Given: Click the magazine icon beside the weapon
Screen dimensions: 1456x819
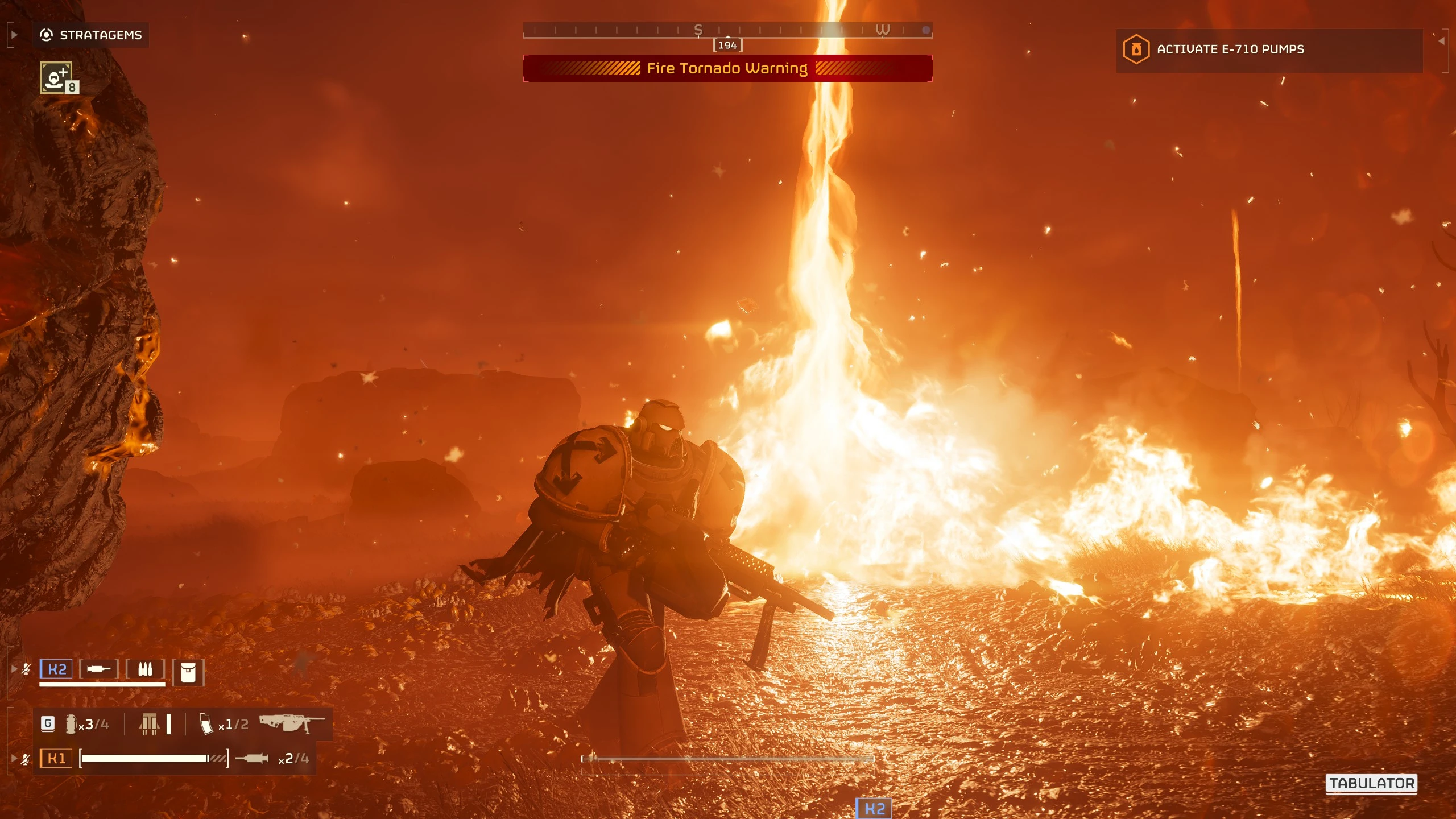Looking at the screenshot, I should 206,724.
